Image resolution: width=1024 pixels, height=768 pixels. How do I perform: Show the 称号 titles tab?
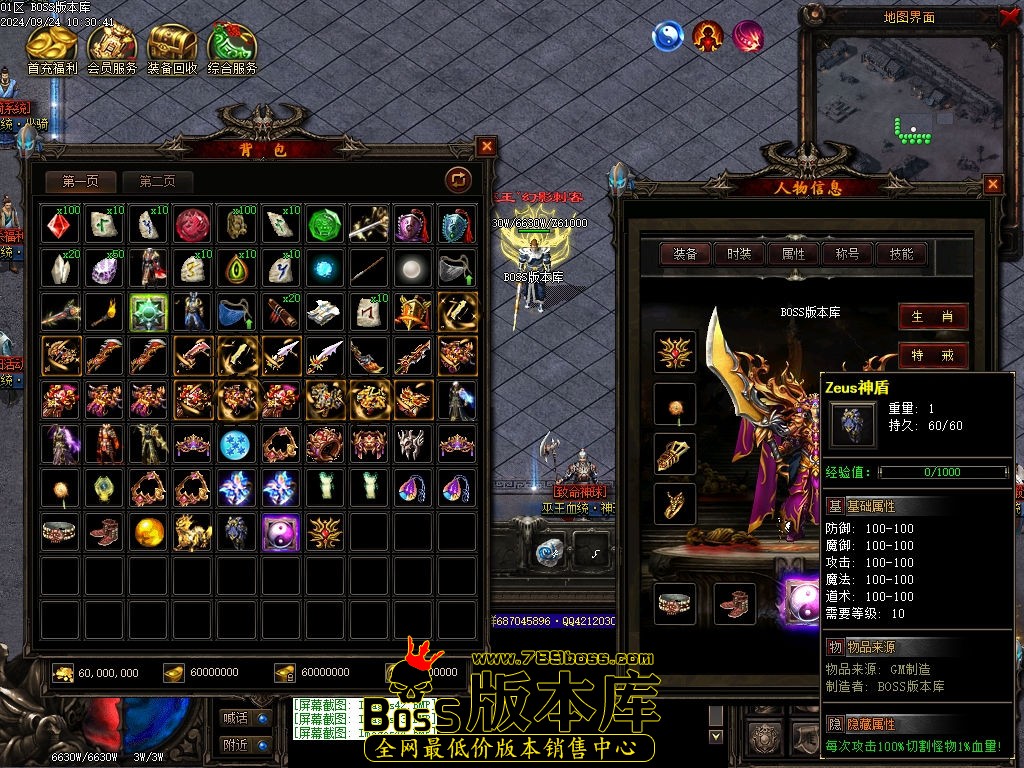847,254
